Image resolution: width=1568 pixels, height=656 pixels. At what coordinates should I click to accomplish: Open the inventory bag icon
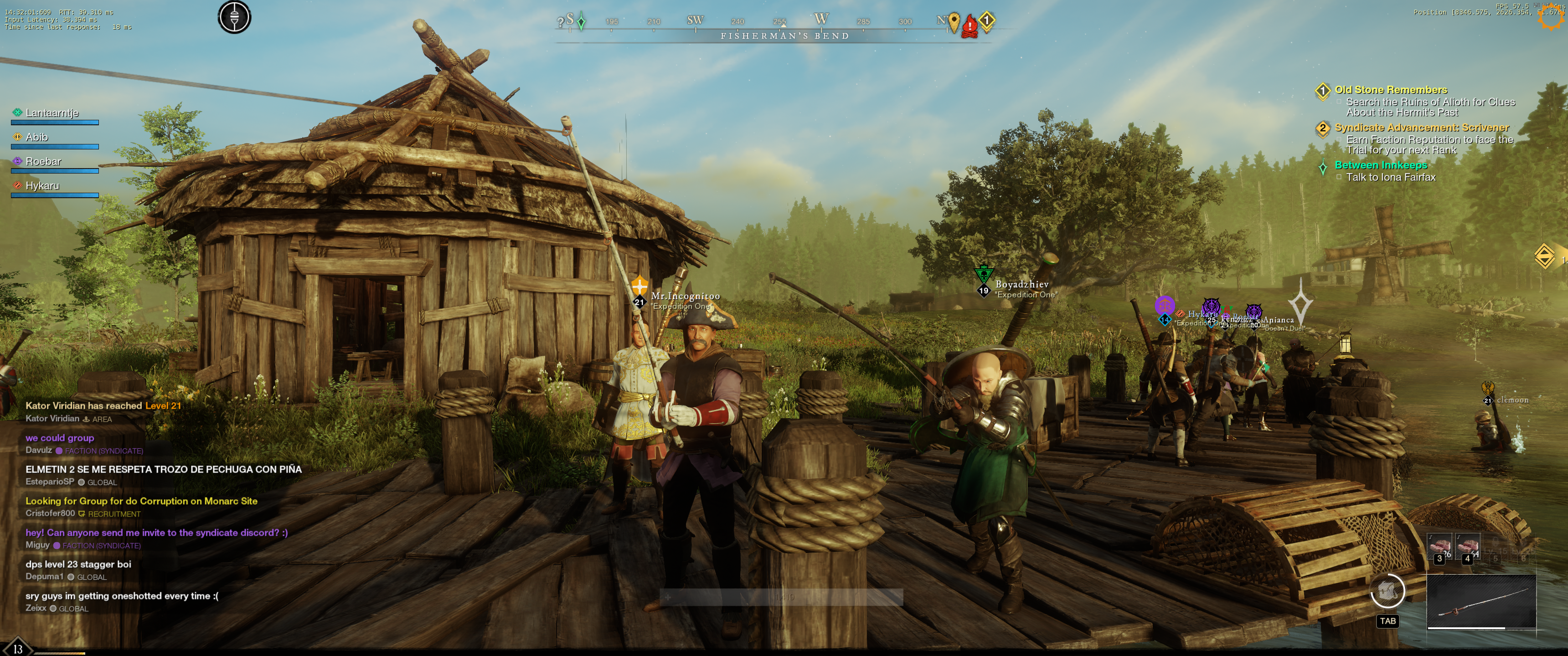[x=1387, y=590]
